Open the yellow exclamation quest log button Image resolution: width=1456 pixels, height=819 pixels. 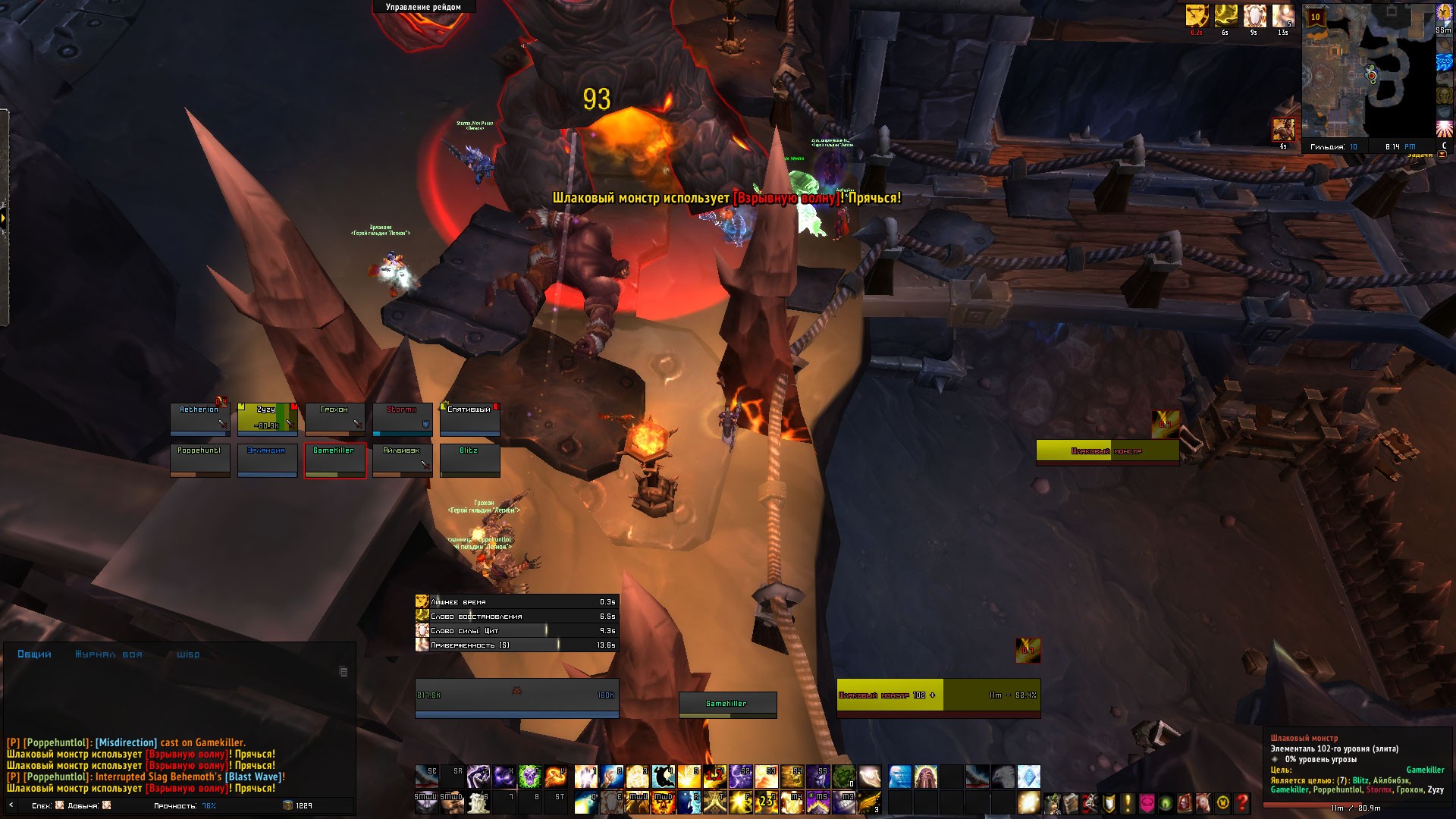pos(1128,802)
